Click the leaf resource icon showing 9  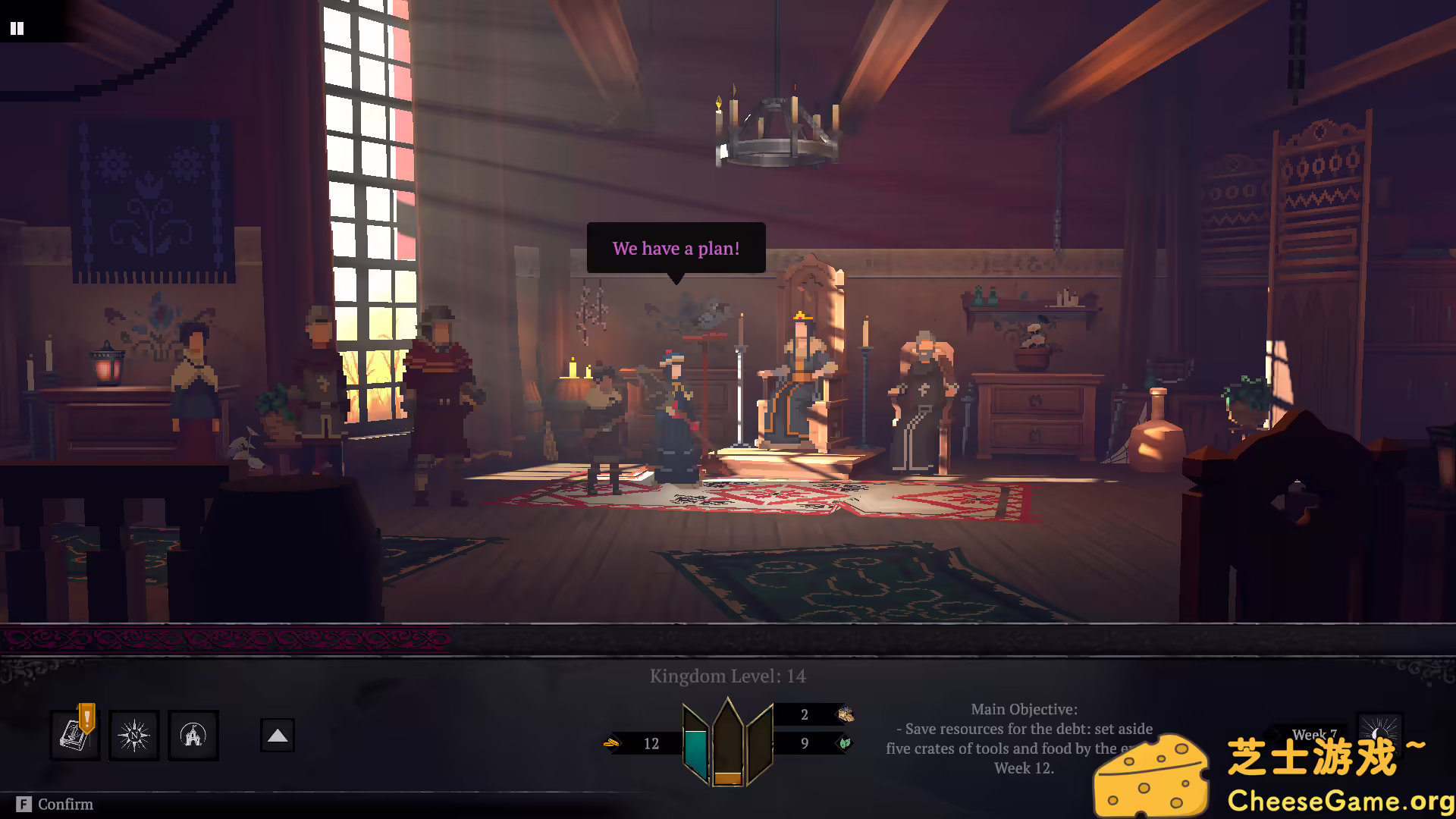[845, 745]
